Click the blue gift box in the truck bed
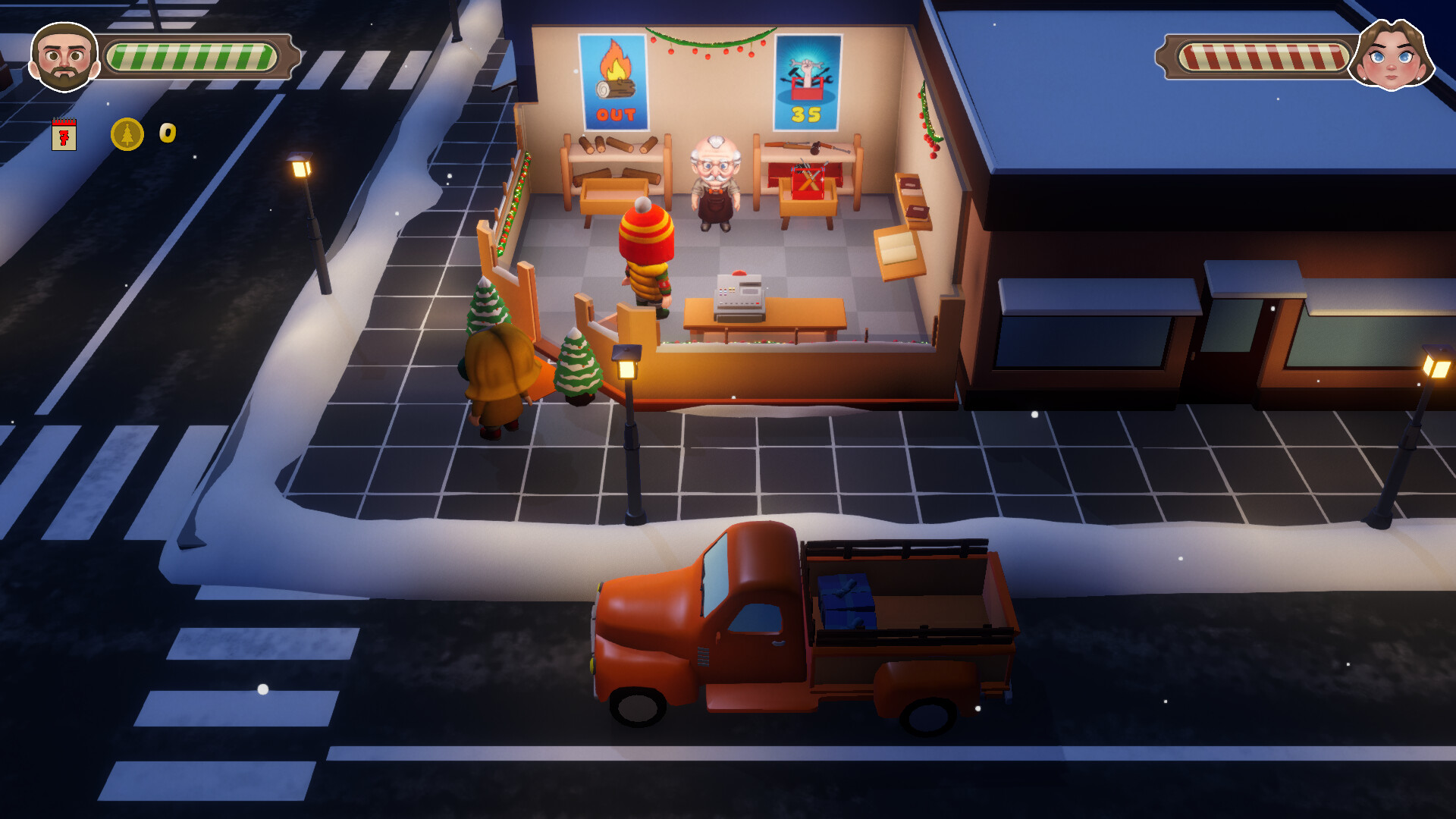Image resolution: width=1456 pixels, height=819 pixels. (846, 603)
